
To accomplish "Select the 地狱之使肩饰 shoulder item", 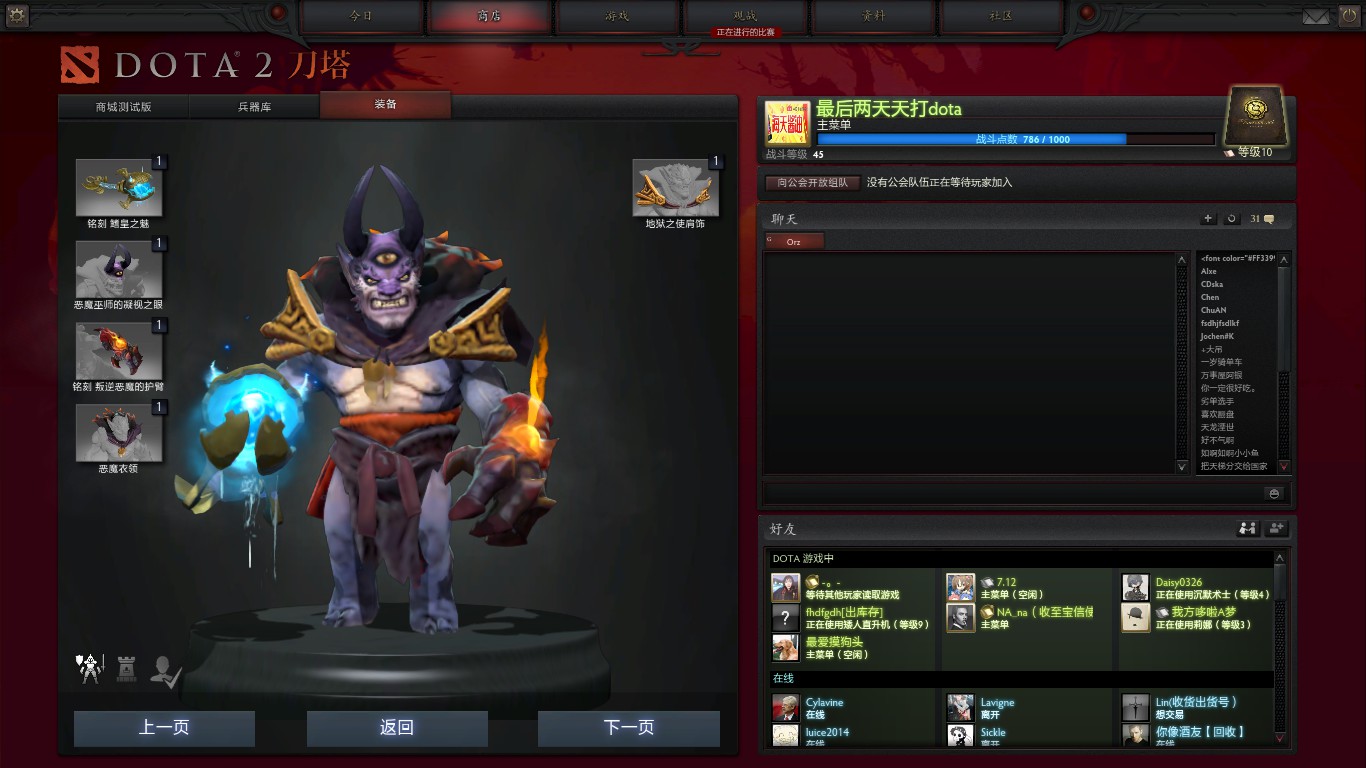I will [675, 189].
